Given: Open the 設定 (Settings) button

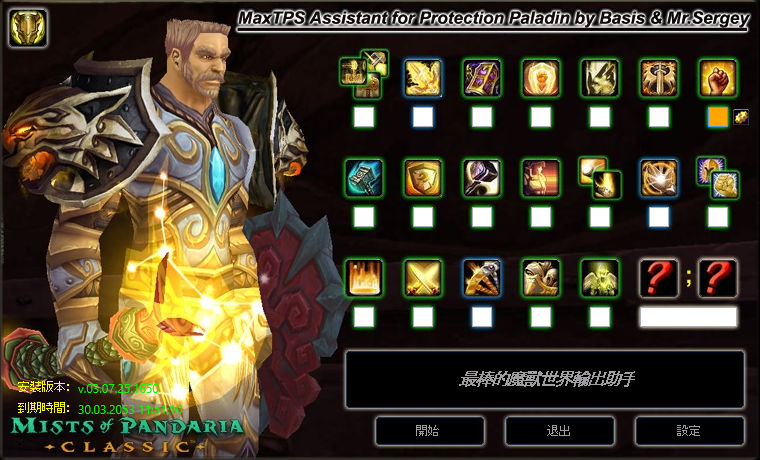Looking at the screenshot, I should [x=688, y=431].
